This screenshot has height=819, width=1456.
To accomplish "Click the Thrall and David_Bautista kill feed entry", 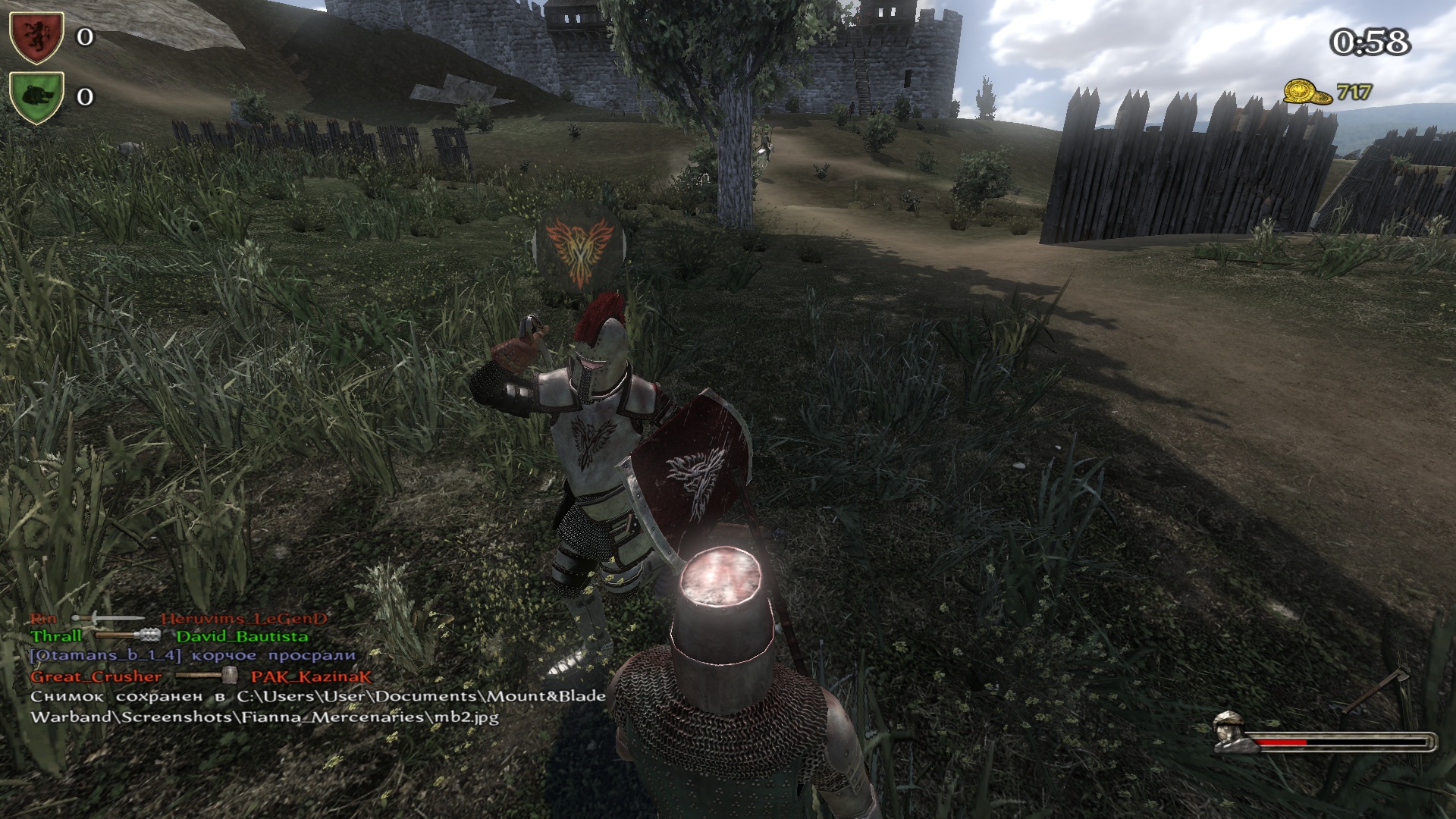I will tap(169, 636).
